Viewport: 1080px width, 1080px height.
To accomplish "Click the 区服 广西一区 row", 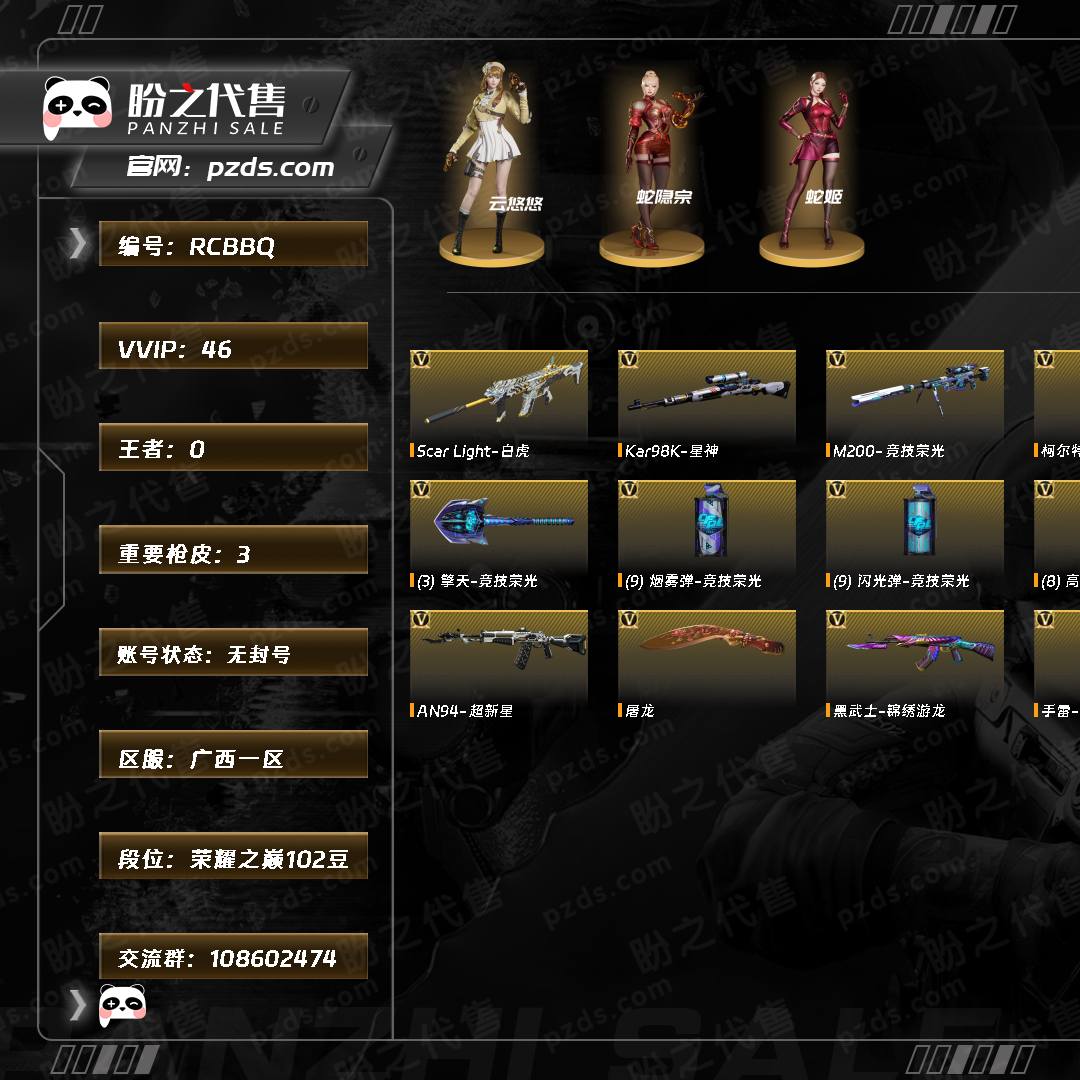I will (x=233, y=756).
